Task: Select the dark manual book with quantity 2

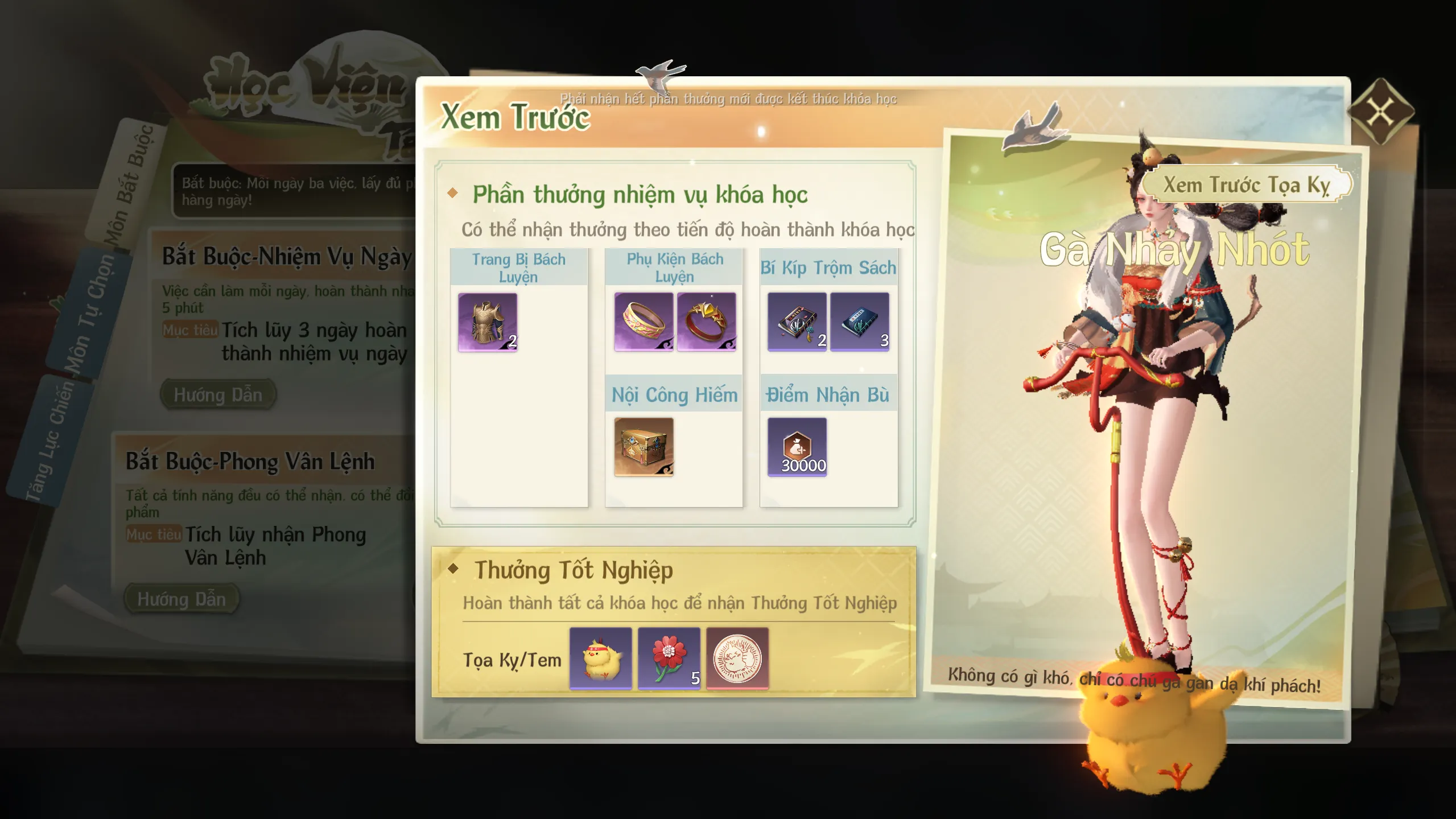Action: click(x=797, y=322)
